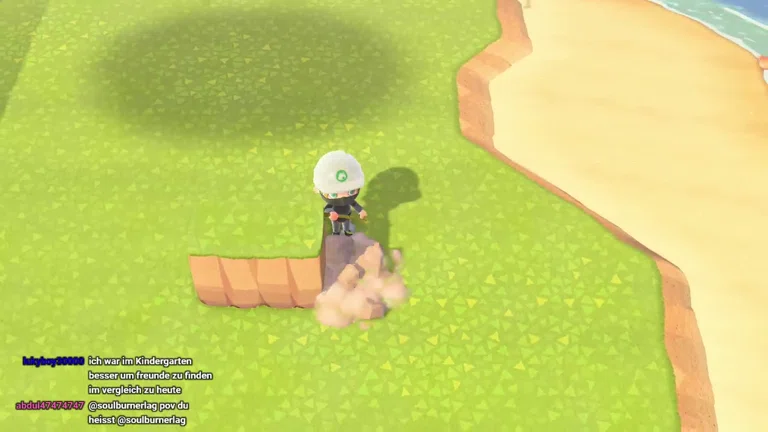Select the blue chat username above abdul47474747
The height and width of the screenshot is (432, 768).
point(53,361)
